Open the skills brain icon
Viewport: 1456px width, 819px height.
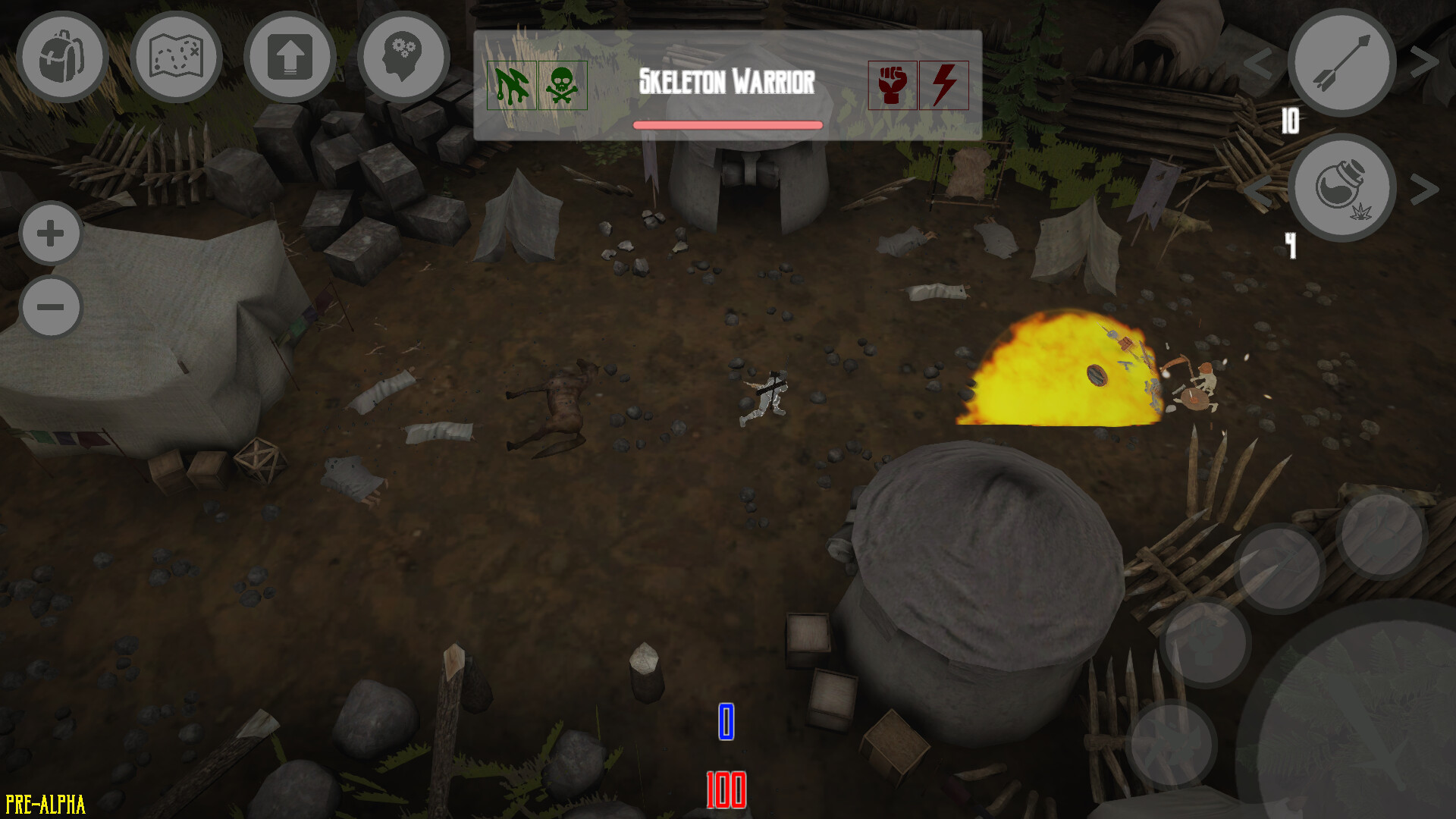pyautogui.click(x=403, y=55)
